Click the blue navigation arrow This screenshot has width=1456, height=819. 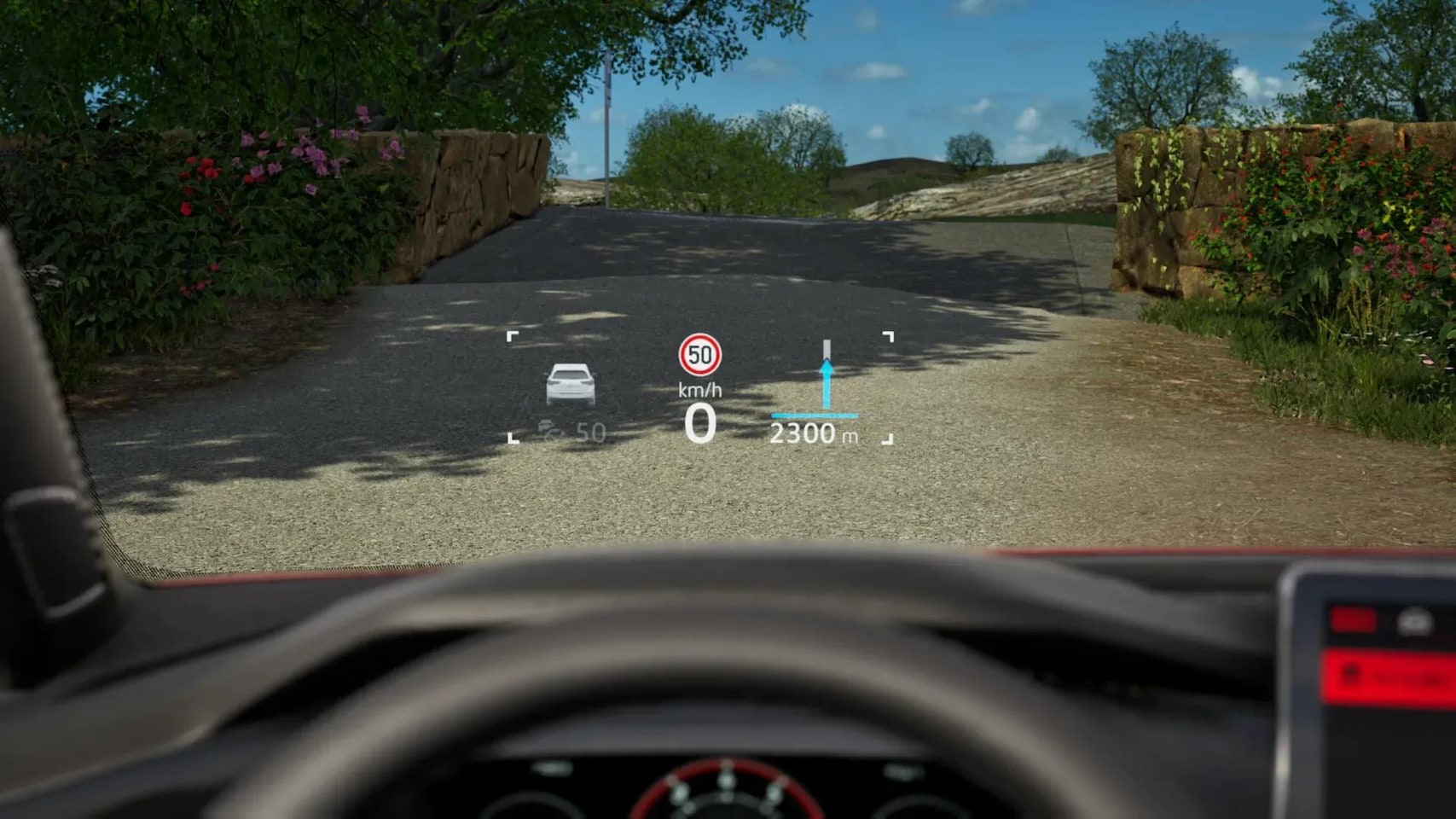(x=826, y=384)
